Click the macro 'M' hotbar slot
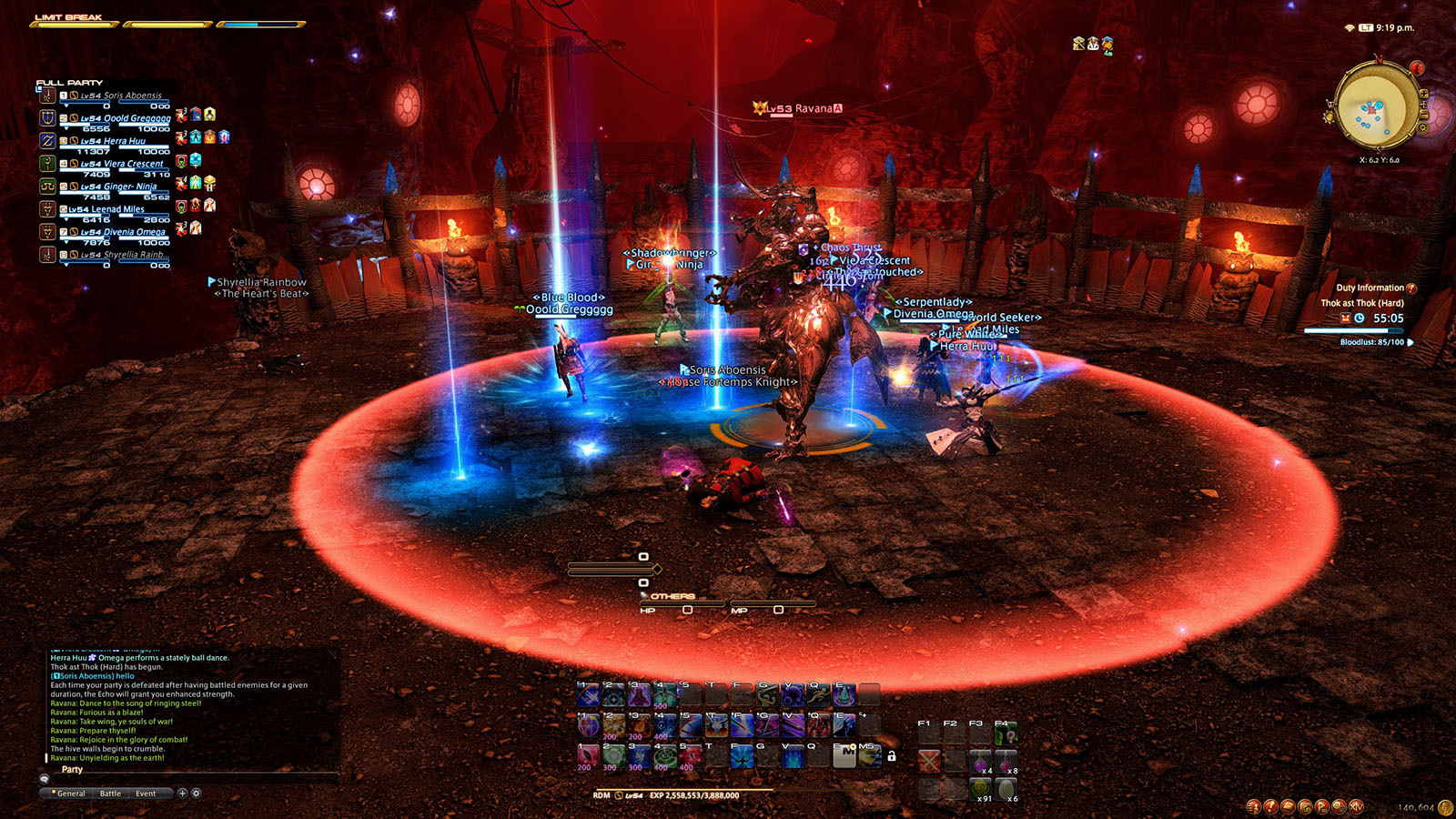Screen dimensions: 1456x819 tap(844, 756)
